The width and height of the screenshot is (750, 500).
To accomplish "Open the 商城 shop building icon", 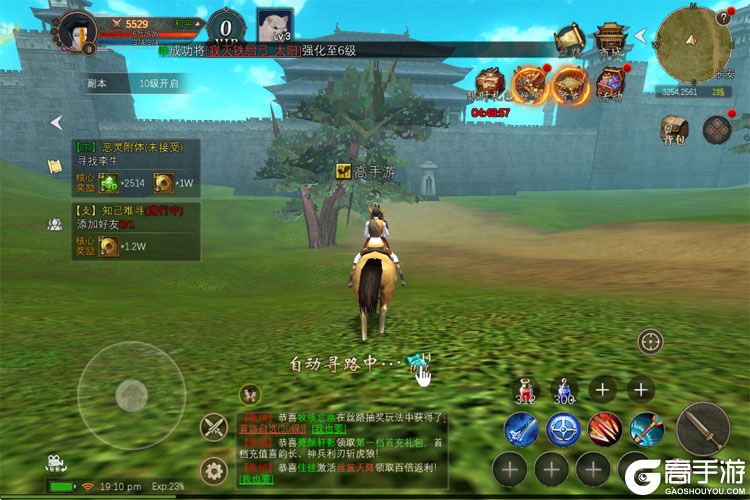I will click(609, 38).
